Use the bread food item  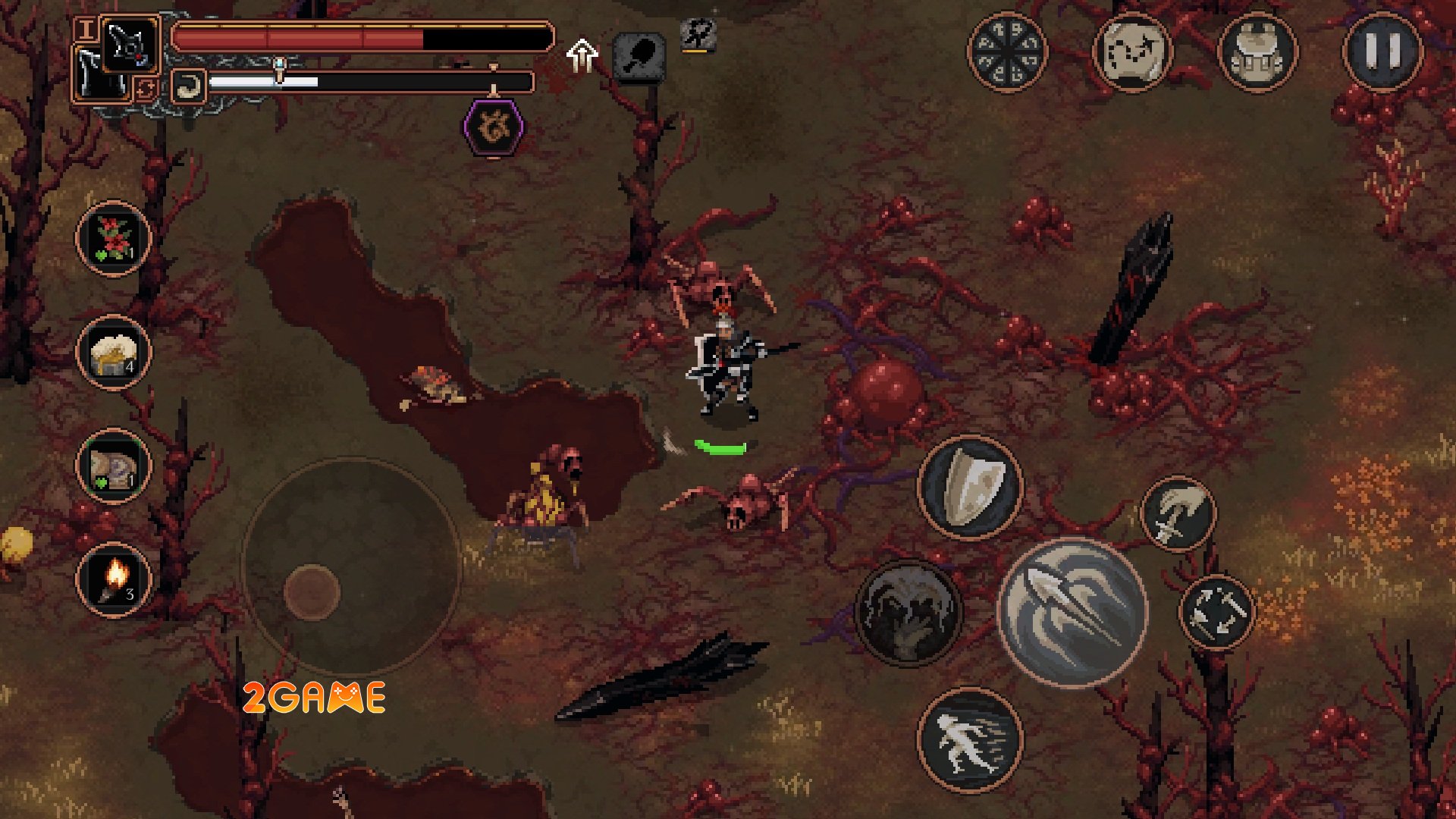(113, 352)
